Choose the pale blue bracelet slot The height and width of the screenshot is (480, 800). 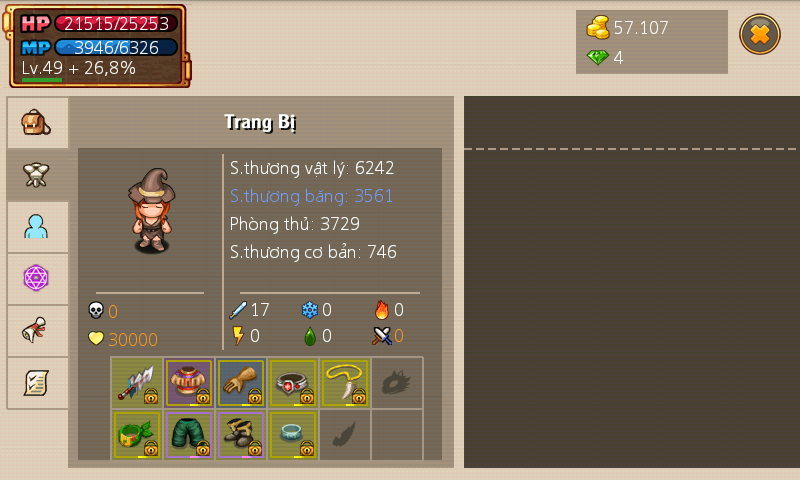click(293, 435)
